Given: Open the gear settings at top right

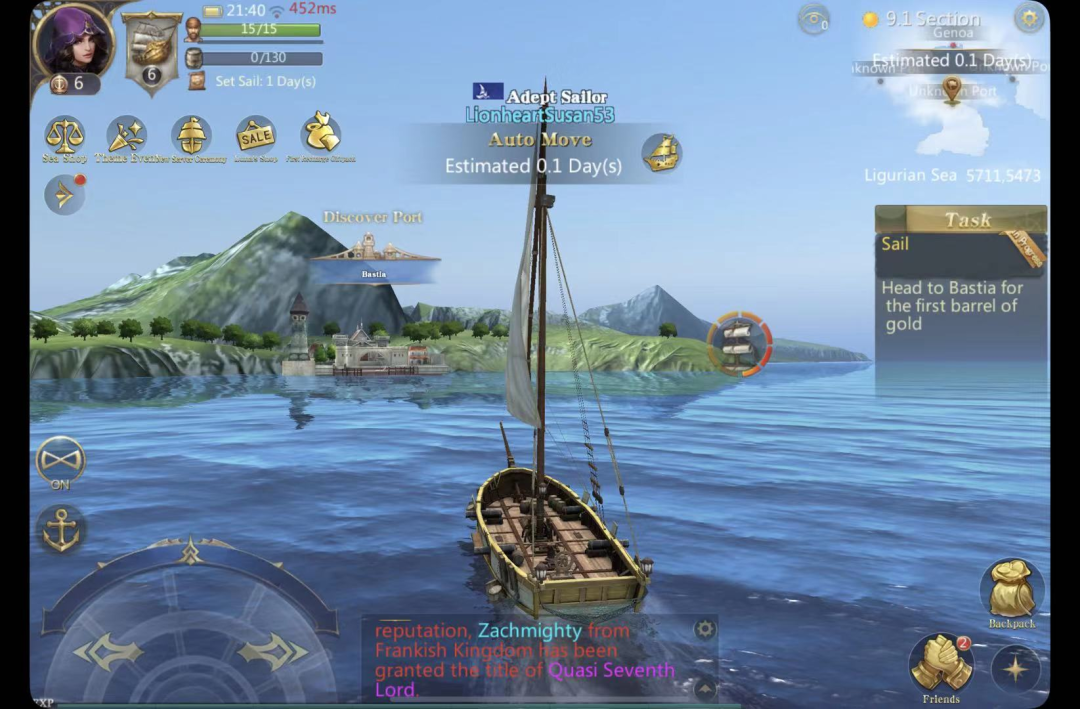Looking at the screenshot, I should pyautogui.click(x=1029, y=17).
